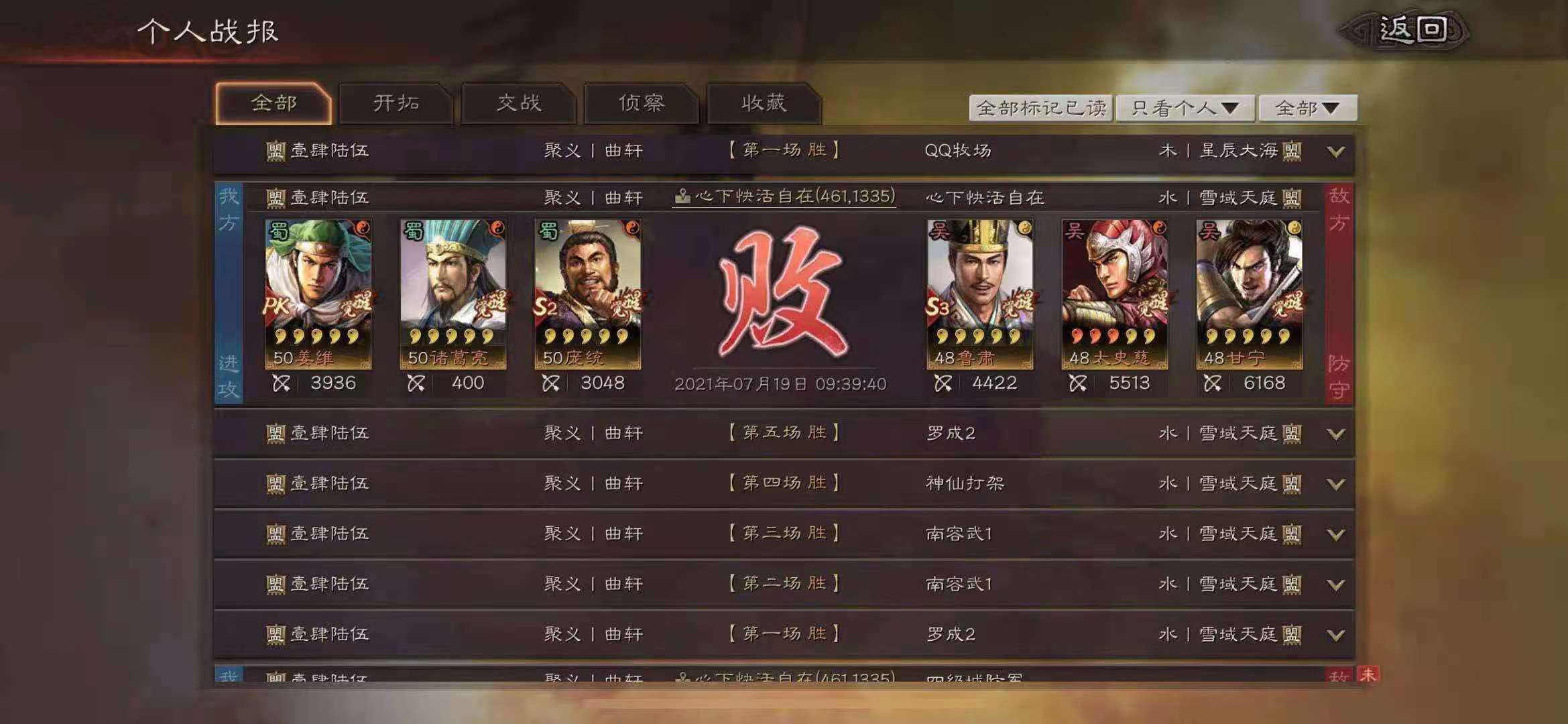This screenshot has width=1568, height=724.
Task: Return using the 返回 button
Action: tap(1411, 31)
